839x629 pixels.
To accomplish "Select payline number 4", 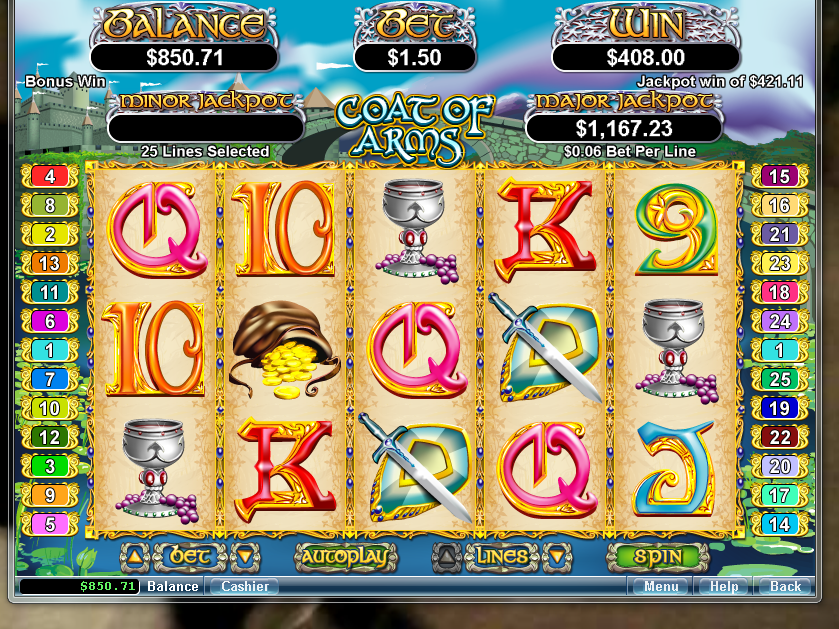I will click(x=49, y=177).
